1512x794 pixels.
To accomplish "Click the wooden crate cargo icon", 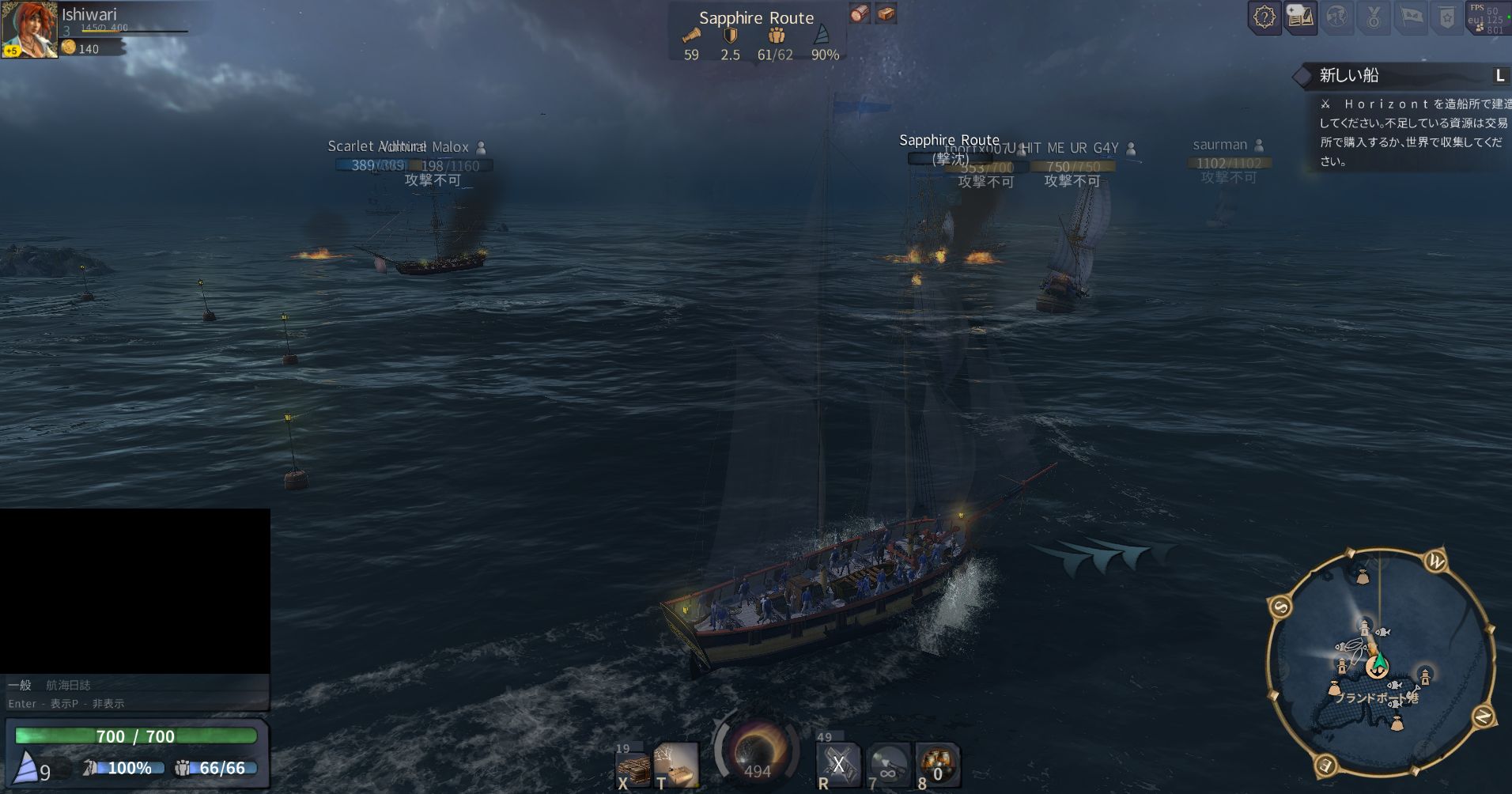I will (x=886, y=13).
